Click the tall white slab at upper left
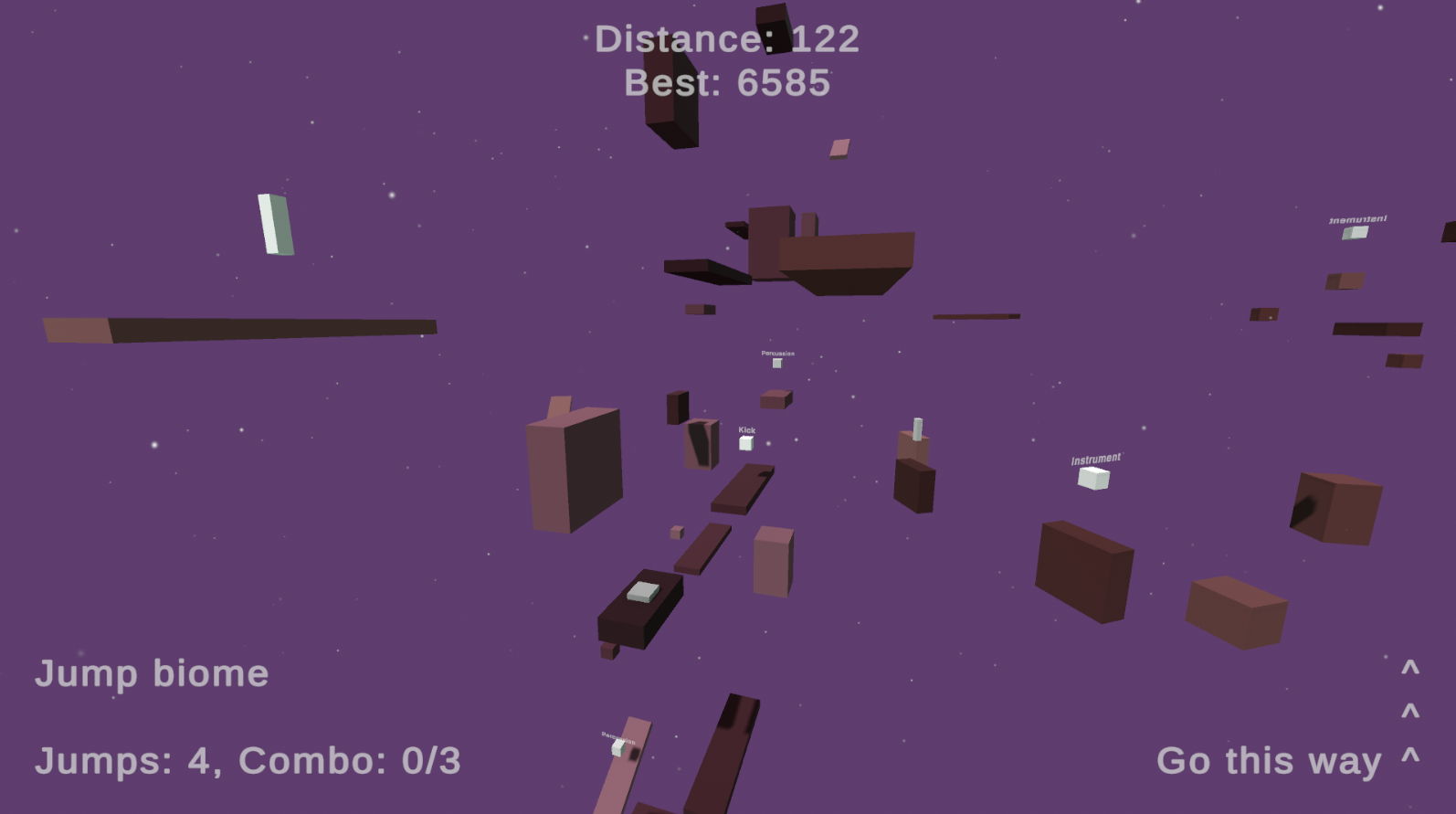Image resolution: width=1456 pixels, height=814 pixels. (x=274, y=224)
